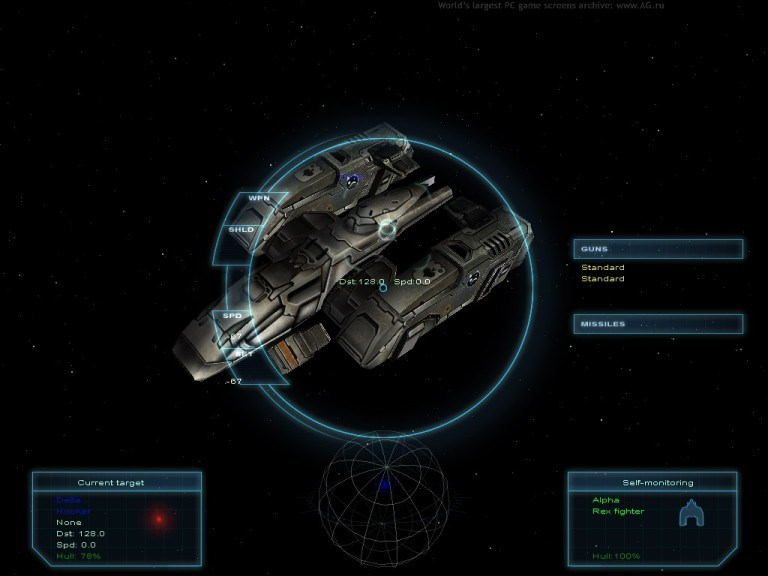Click the Current target panel header
Viewport: 768px width, 576px height.
[116, 482]
